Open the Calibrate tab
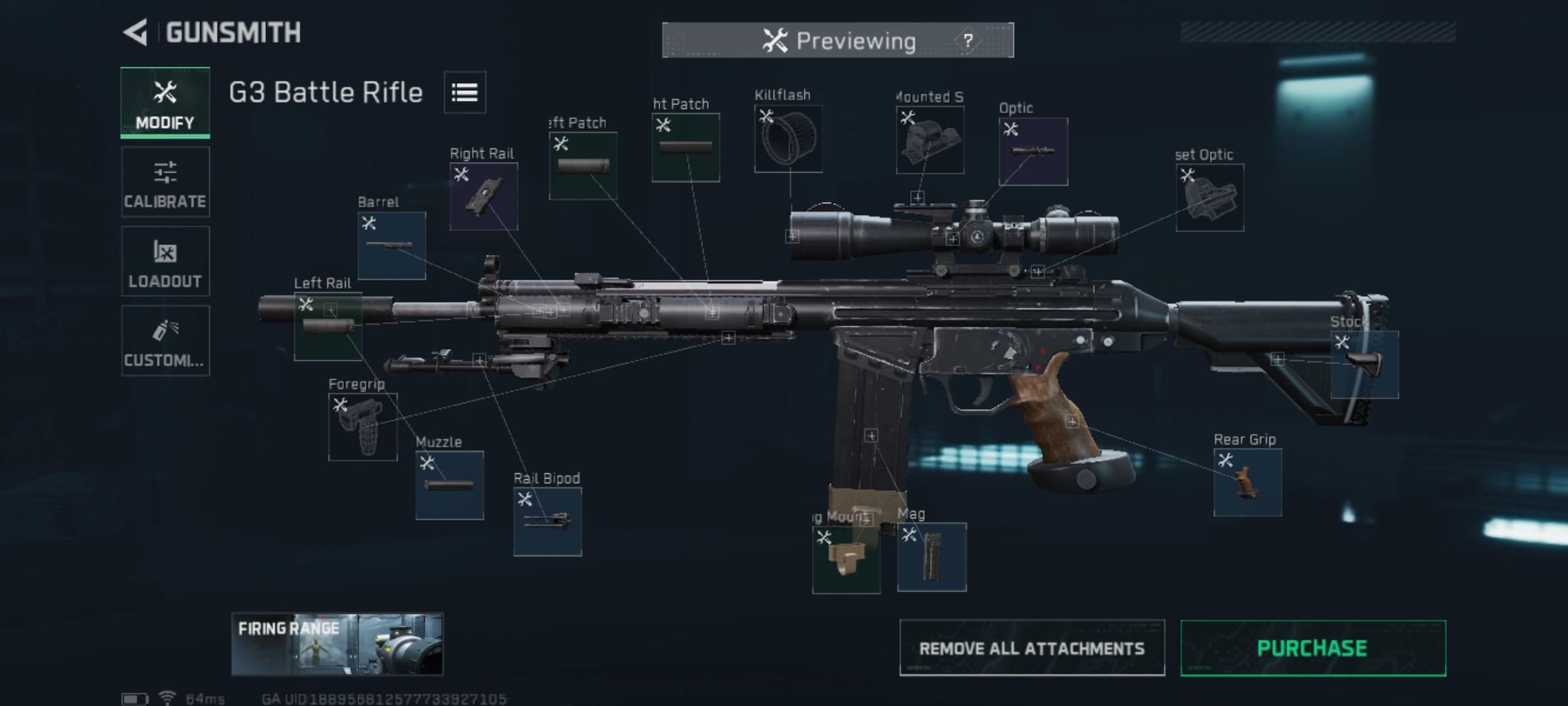Image resolution: width=1568 pixels, height=706 pixels. (165, 182)
